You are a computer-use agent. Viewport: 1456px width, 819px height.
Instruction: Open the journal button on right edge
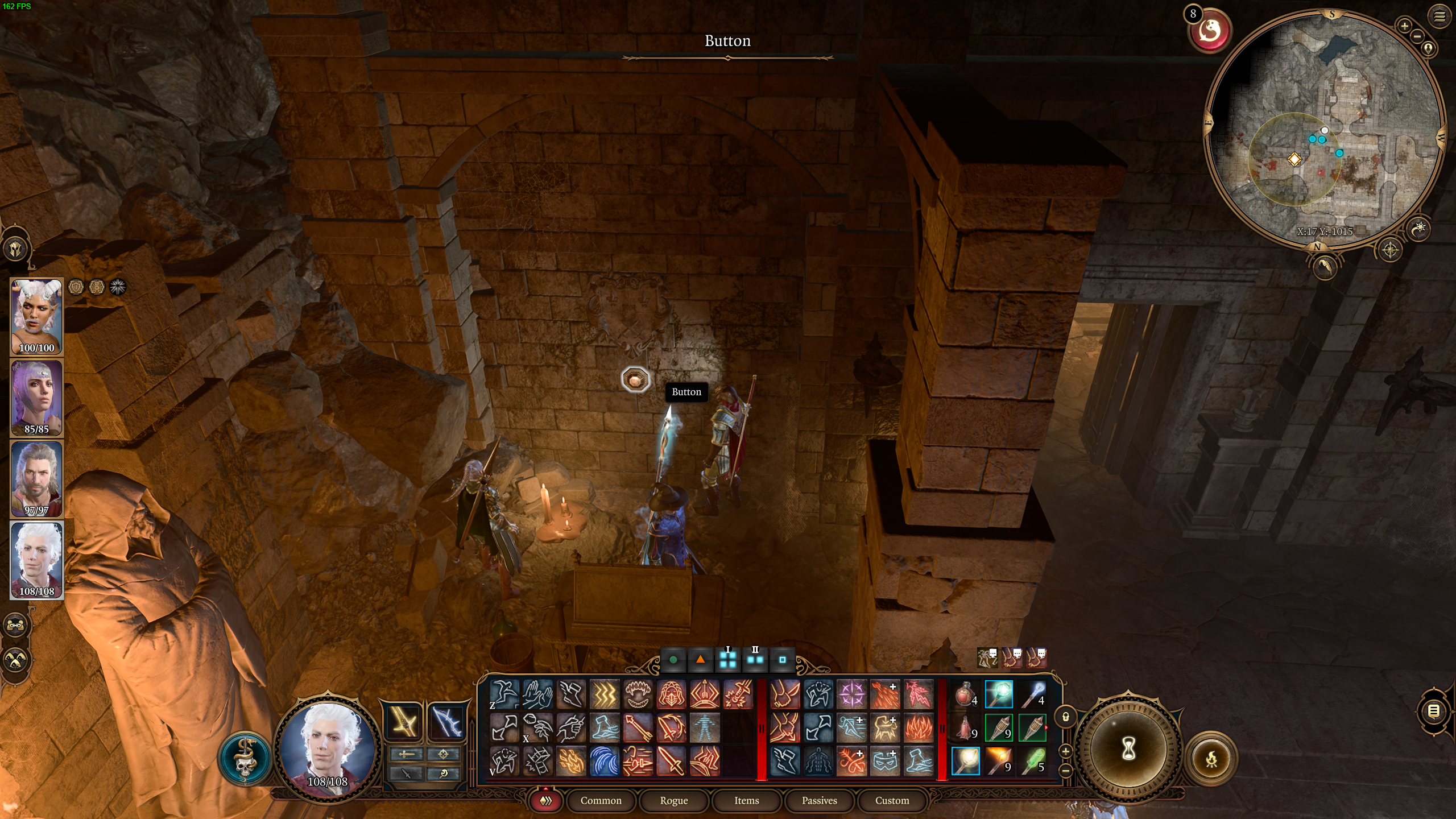(x=1434, y=711)
